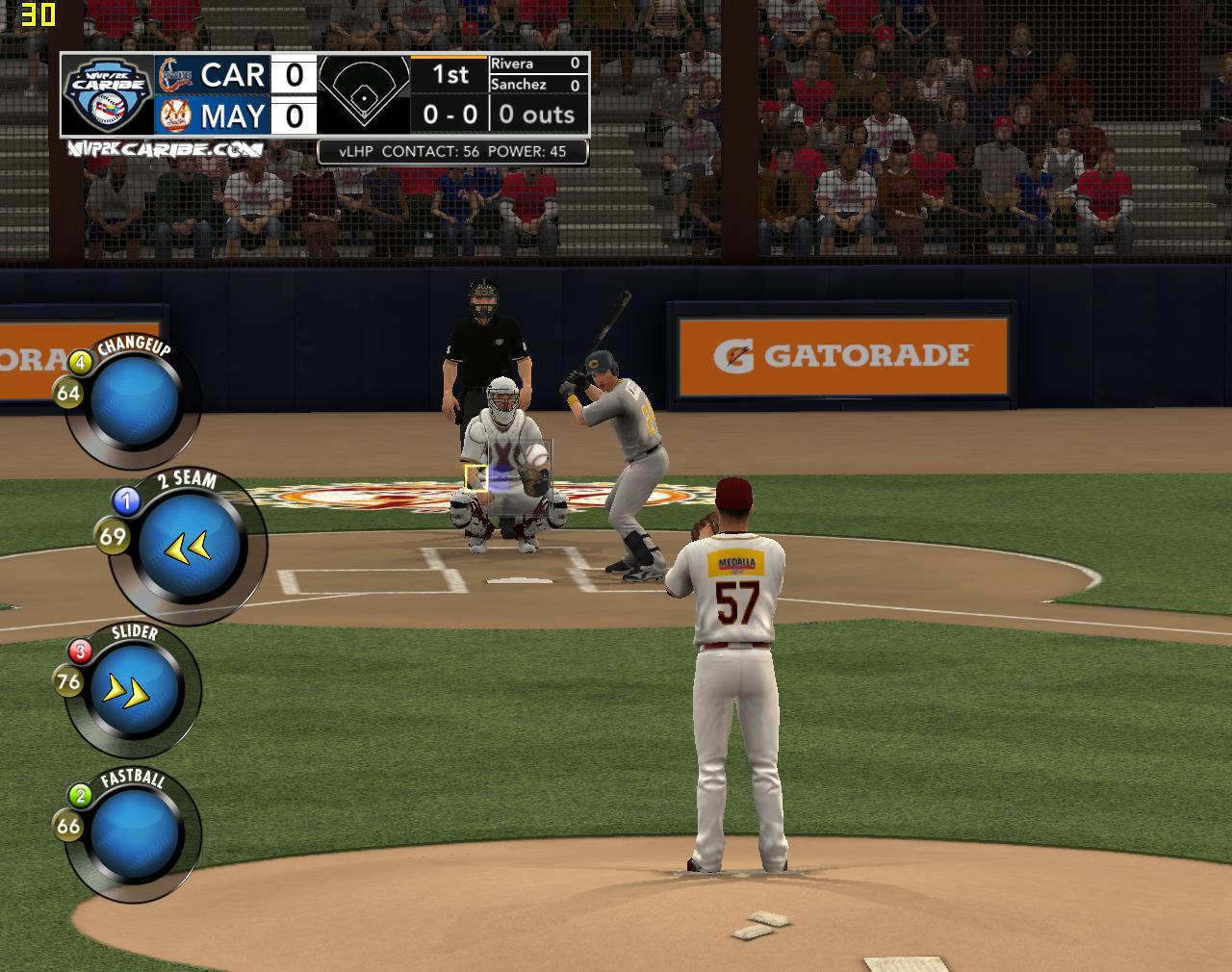This screenshot has width=1232, height=972.
Task: Choose the 2 Seam pitch
Action: click(188, 547)
